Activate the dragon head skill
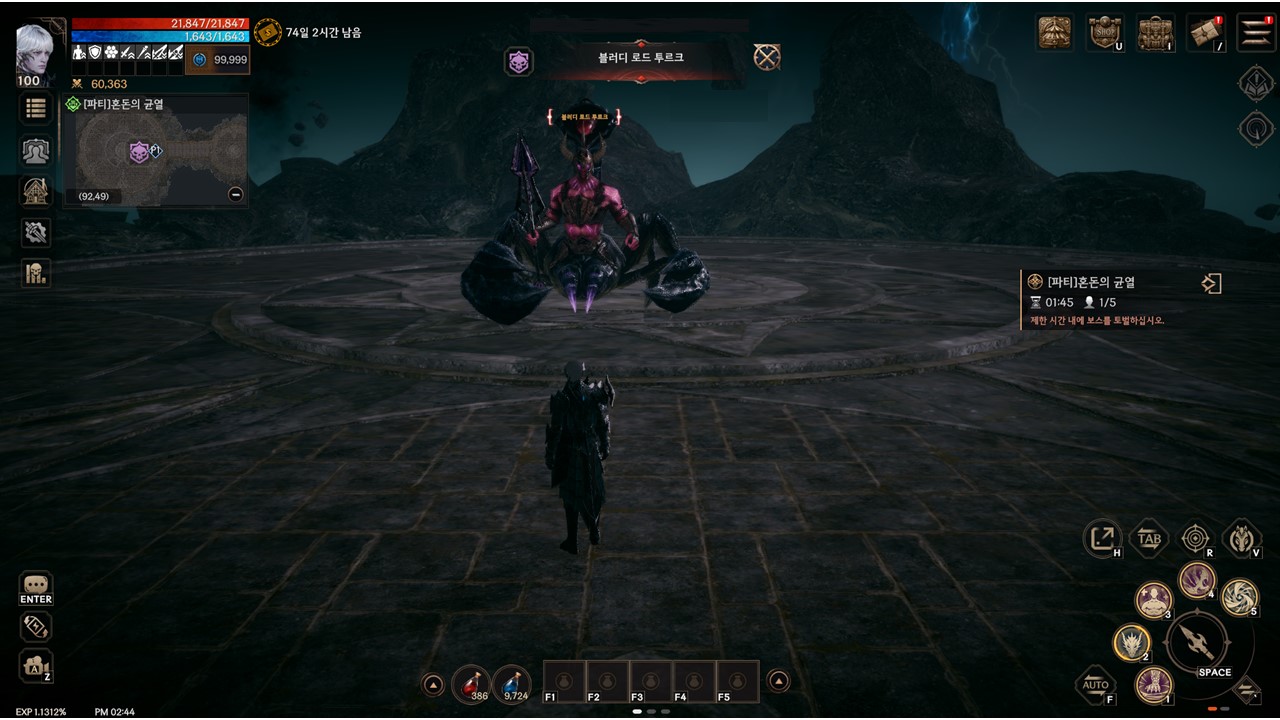This screenshot has height=720, width=1280. pyautogui.click(x=1132, y=642)
